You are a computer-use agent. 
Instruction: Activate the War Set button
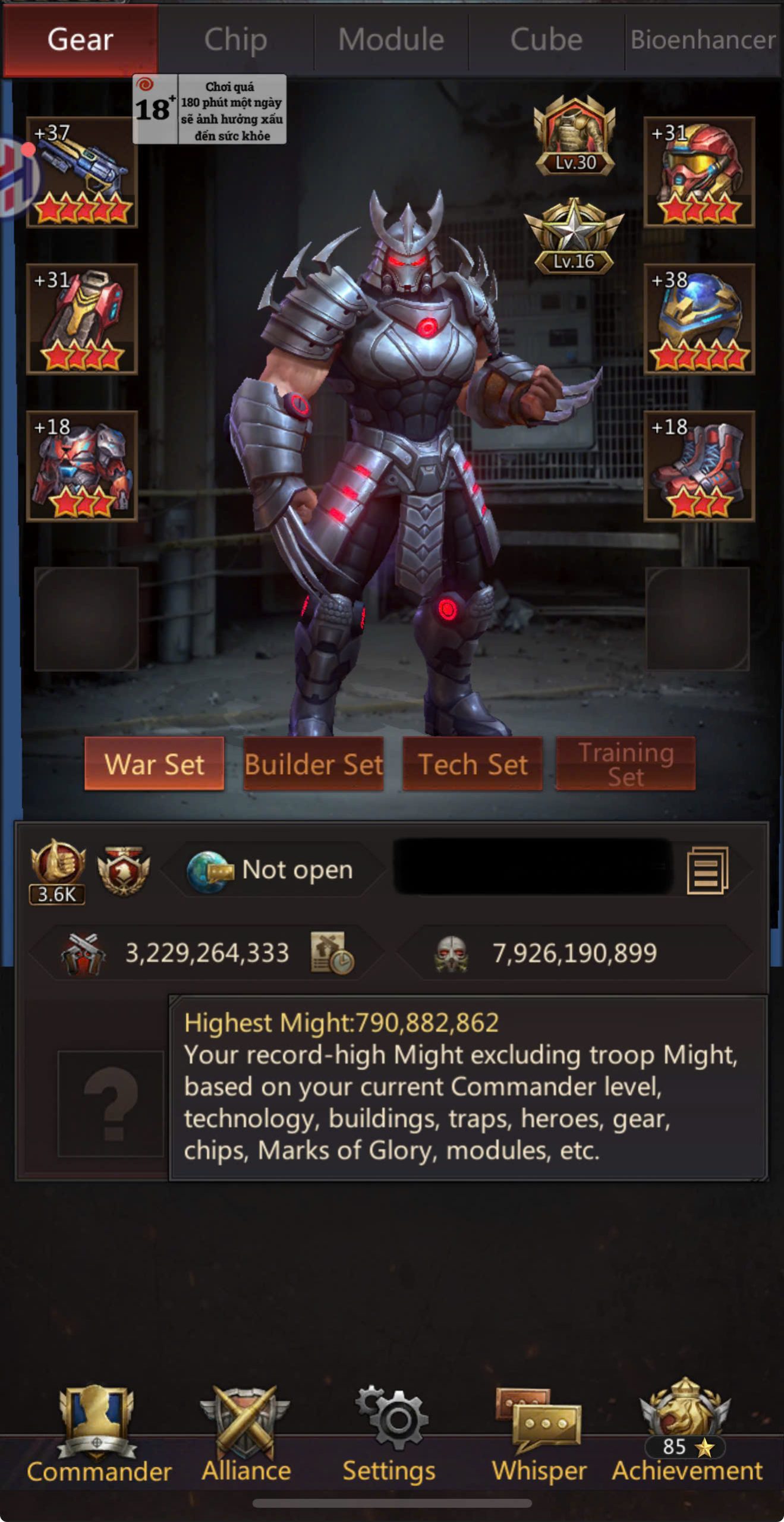pyautogui.click(x=155, y=764)
